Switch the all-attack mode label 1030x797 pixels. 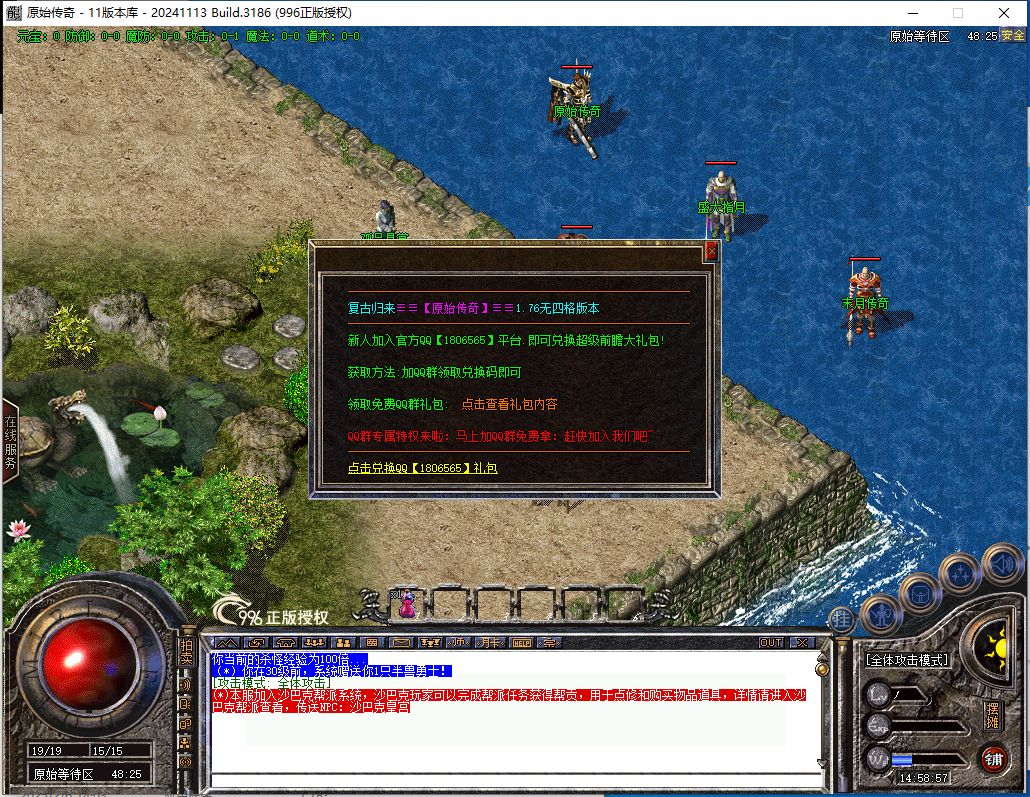coord(907,660)
